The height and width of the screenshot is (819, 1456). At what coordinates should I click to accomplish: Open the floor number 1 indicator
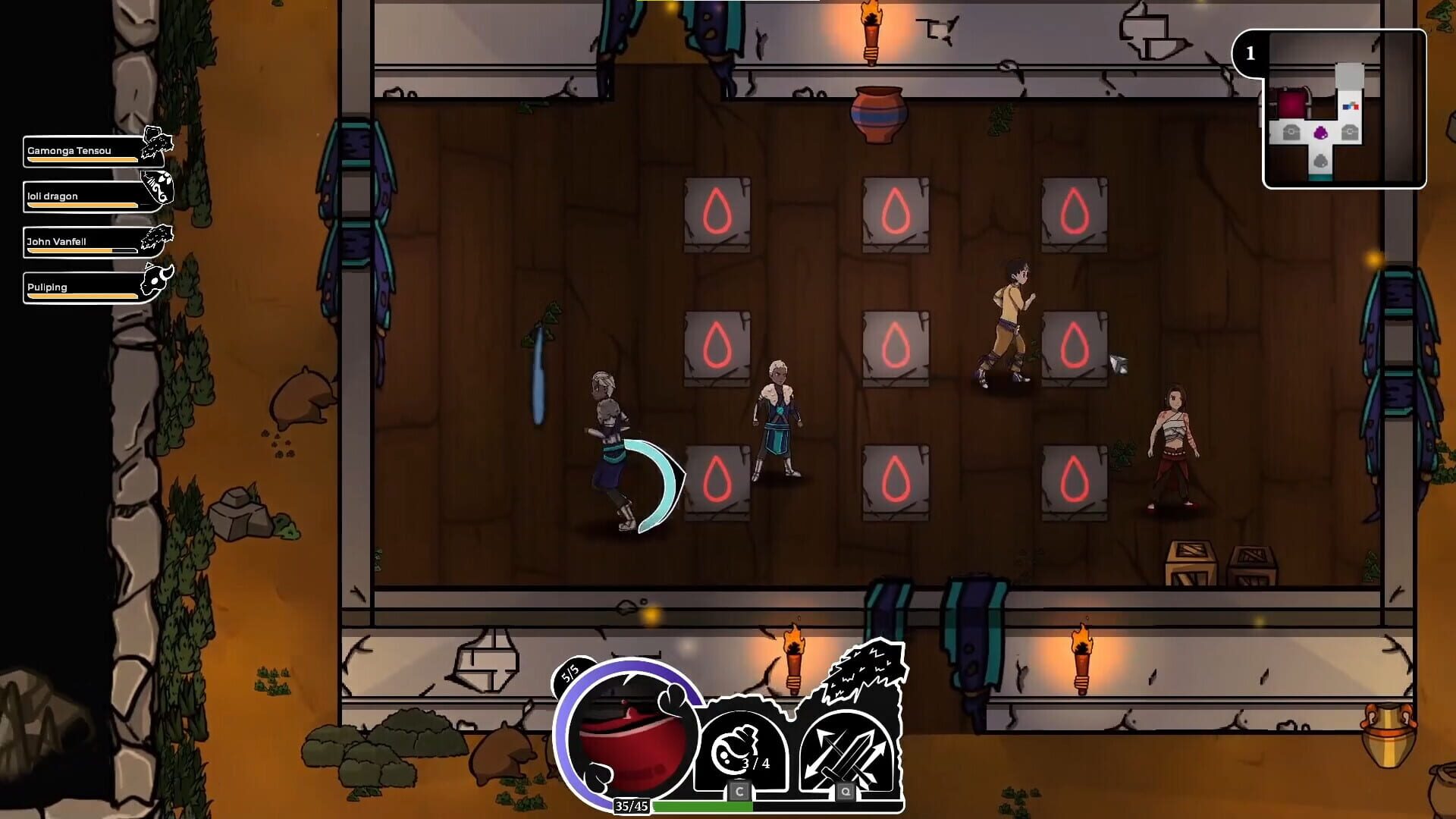click(1250, 53)
